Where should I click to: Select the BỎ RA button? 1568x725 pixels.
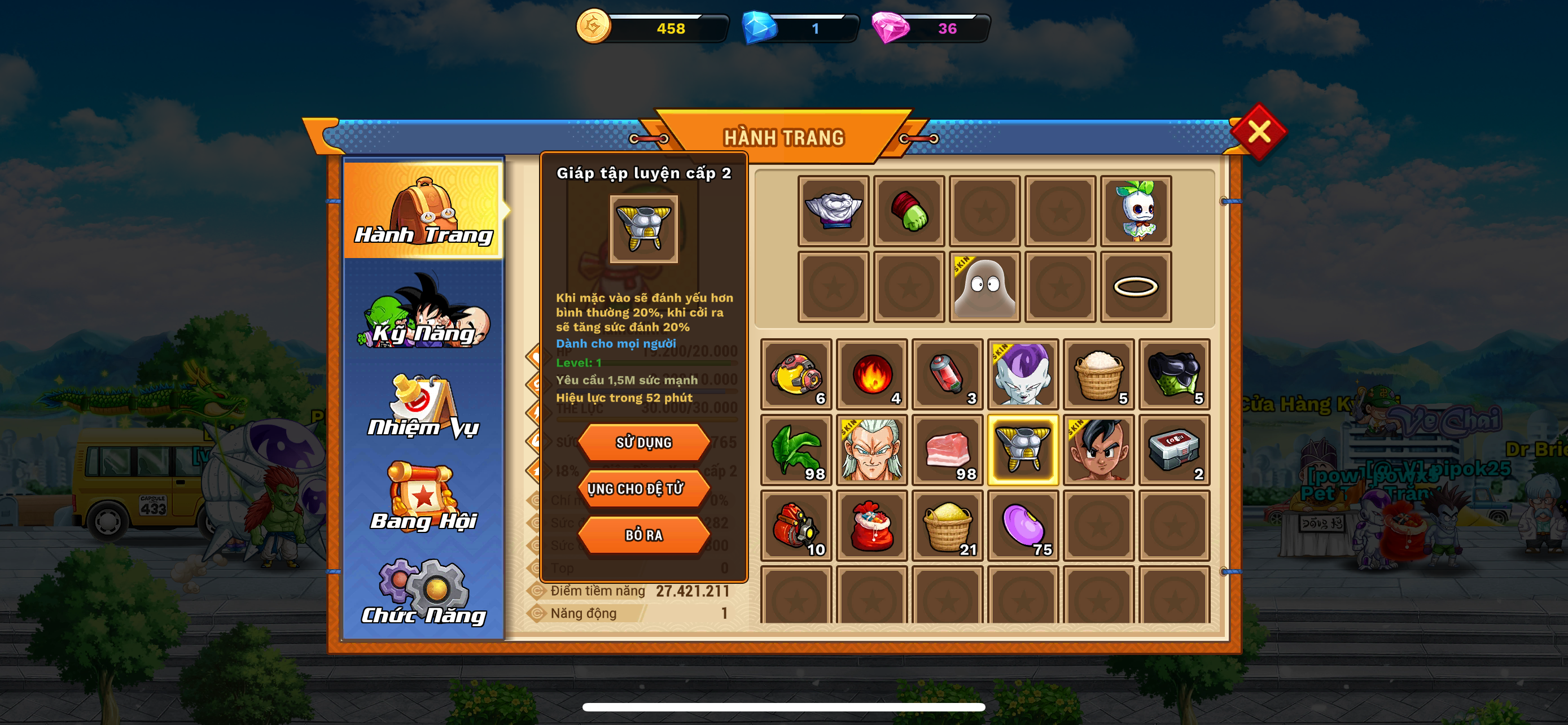(x=643, y=535)
